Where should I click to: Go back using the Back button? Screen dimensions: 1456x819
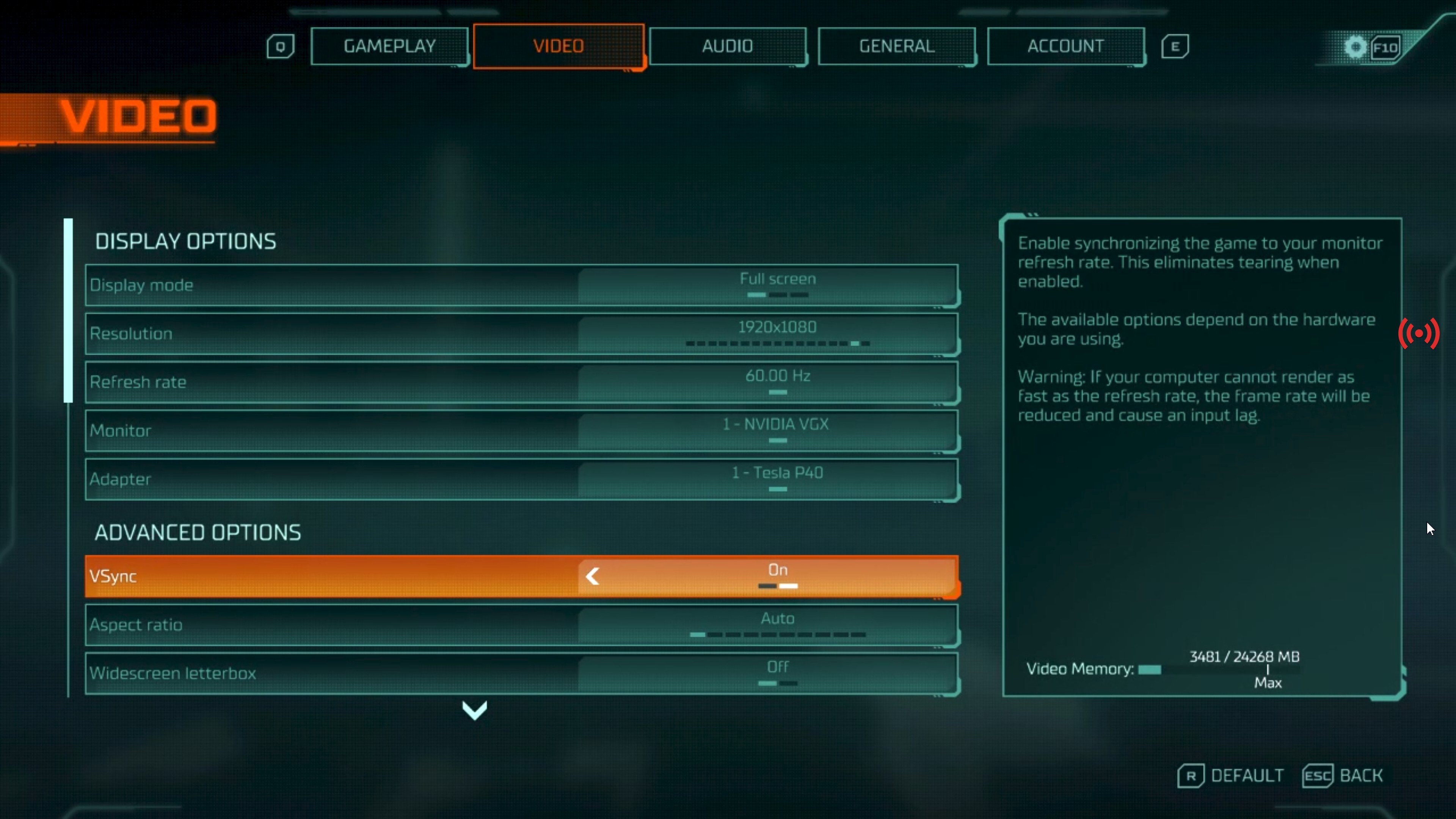[1343, 775]
